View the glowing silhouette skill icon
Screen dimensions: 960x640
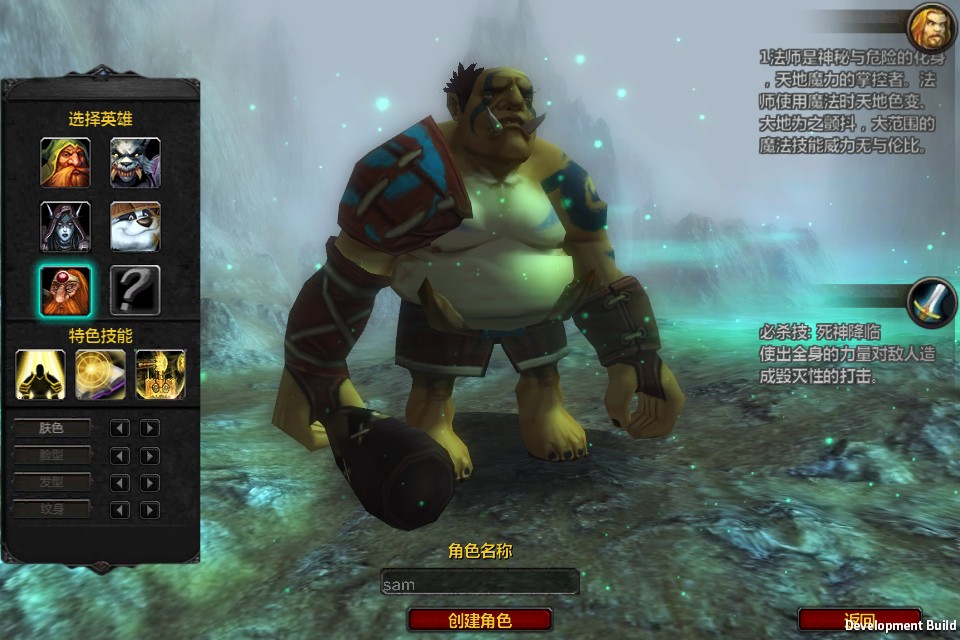click(x=41, y=374)
